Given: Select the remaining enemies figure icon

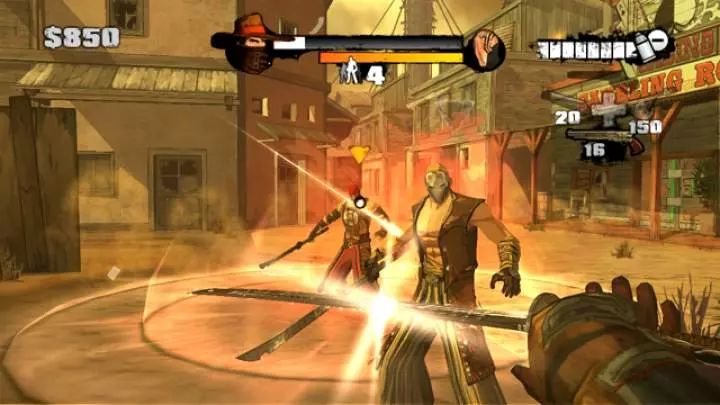Looking at the screenshot, I should (352, 72).
